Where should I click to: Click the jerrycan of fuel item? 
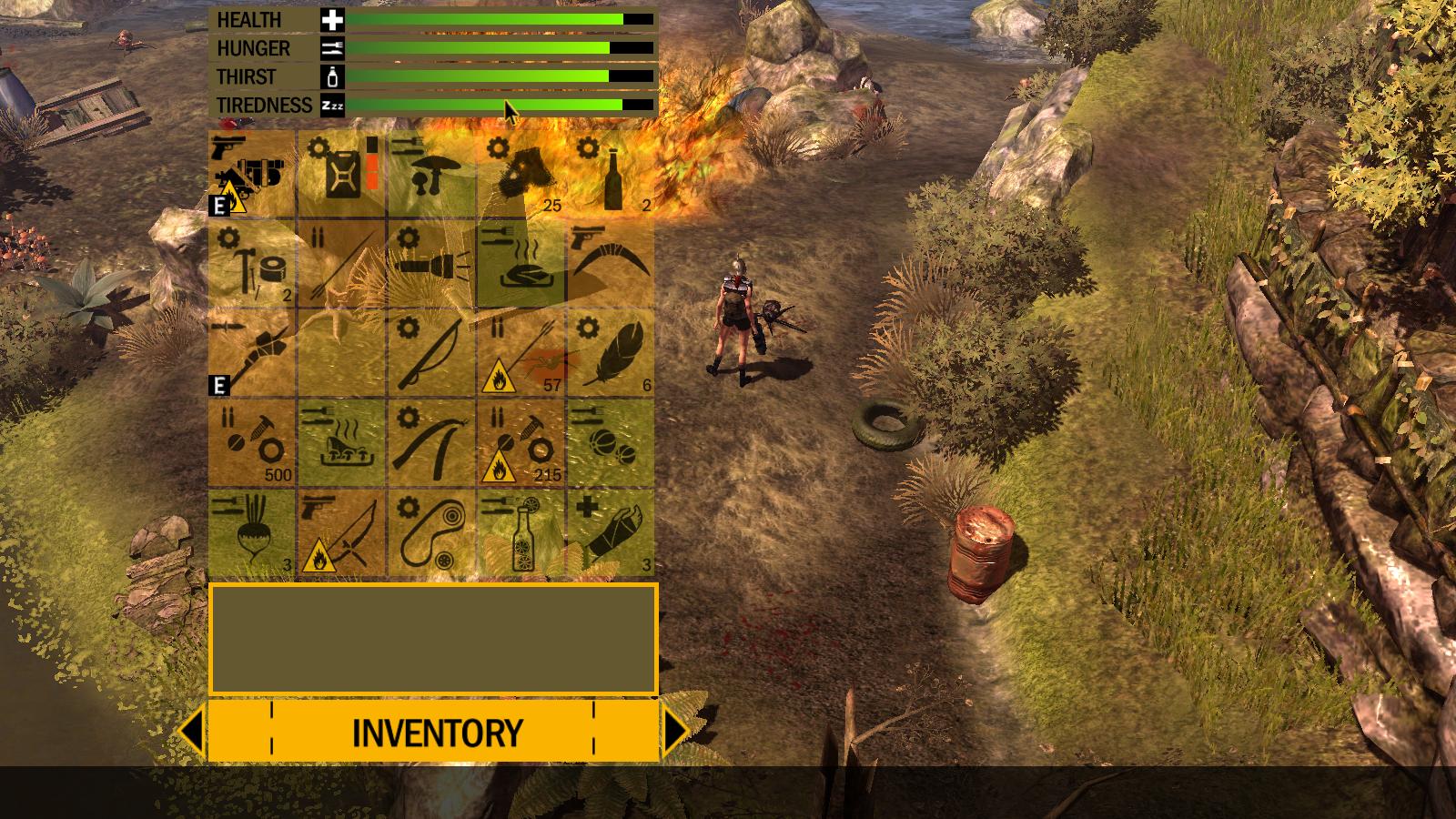(343, 173)
